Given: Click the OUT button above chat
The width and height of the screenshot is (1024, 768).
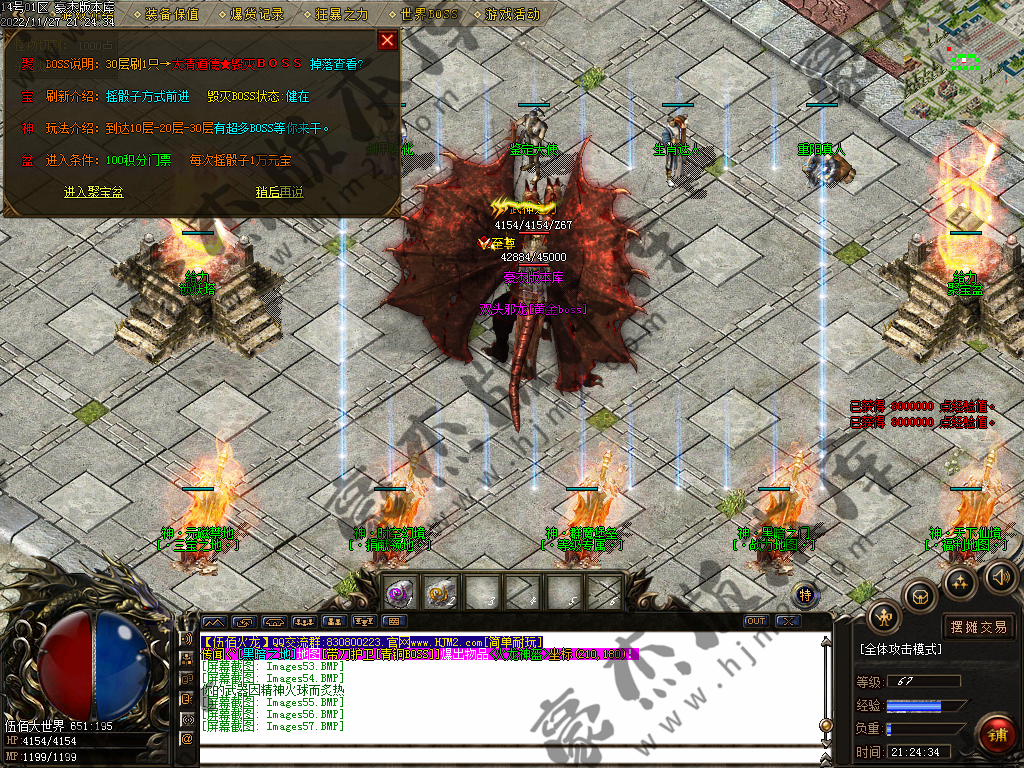Looking at the screenshot, I should pos(757,621).
